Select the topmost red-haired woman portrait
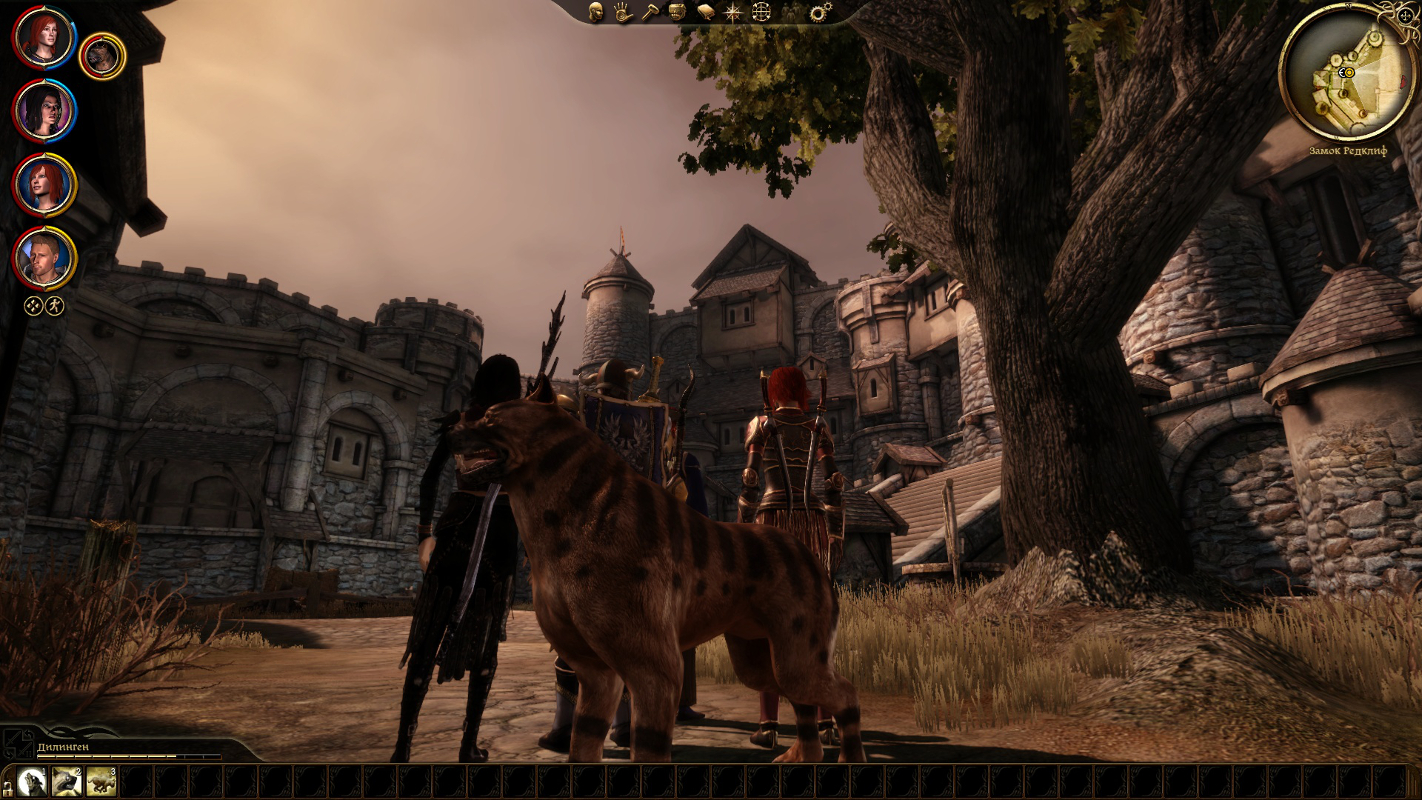The width and height of the screenshot is (1422, 800). [x=44, y=37]
